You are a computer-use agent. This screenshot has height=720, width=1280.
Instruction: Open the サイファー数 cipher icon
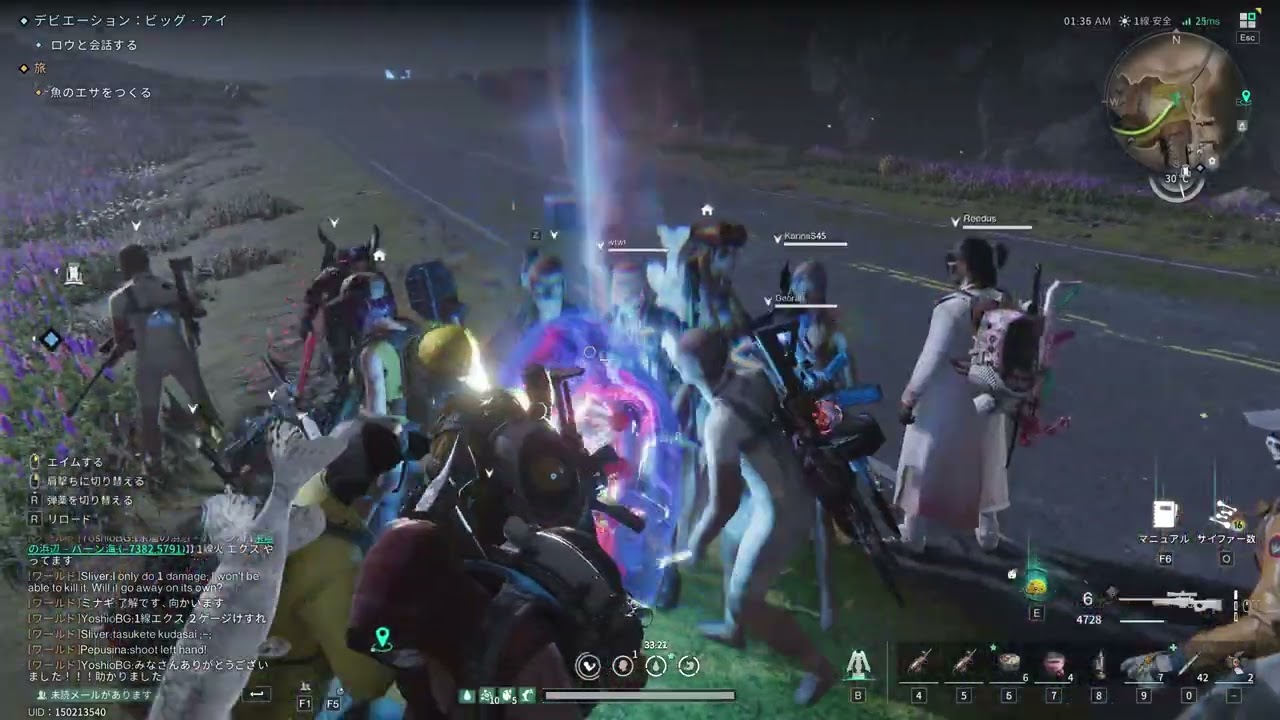[1224, 516]
